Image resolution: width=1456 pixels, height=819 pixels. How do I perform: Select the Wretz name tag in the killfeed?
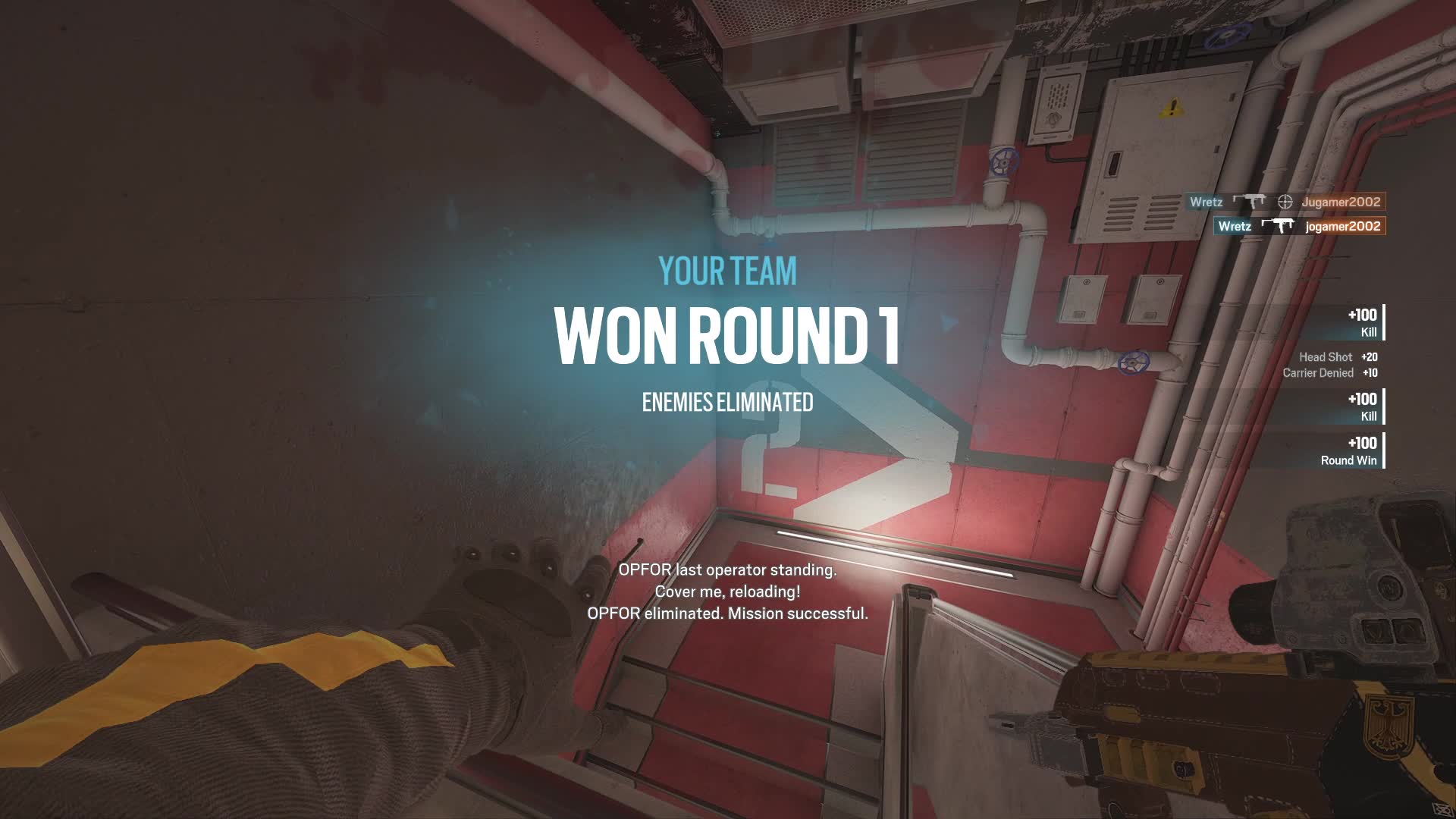coord(1206,202)
